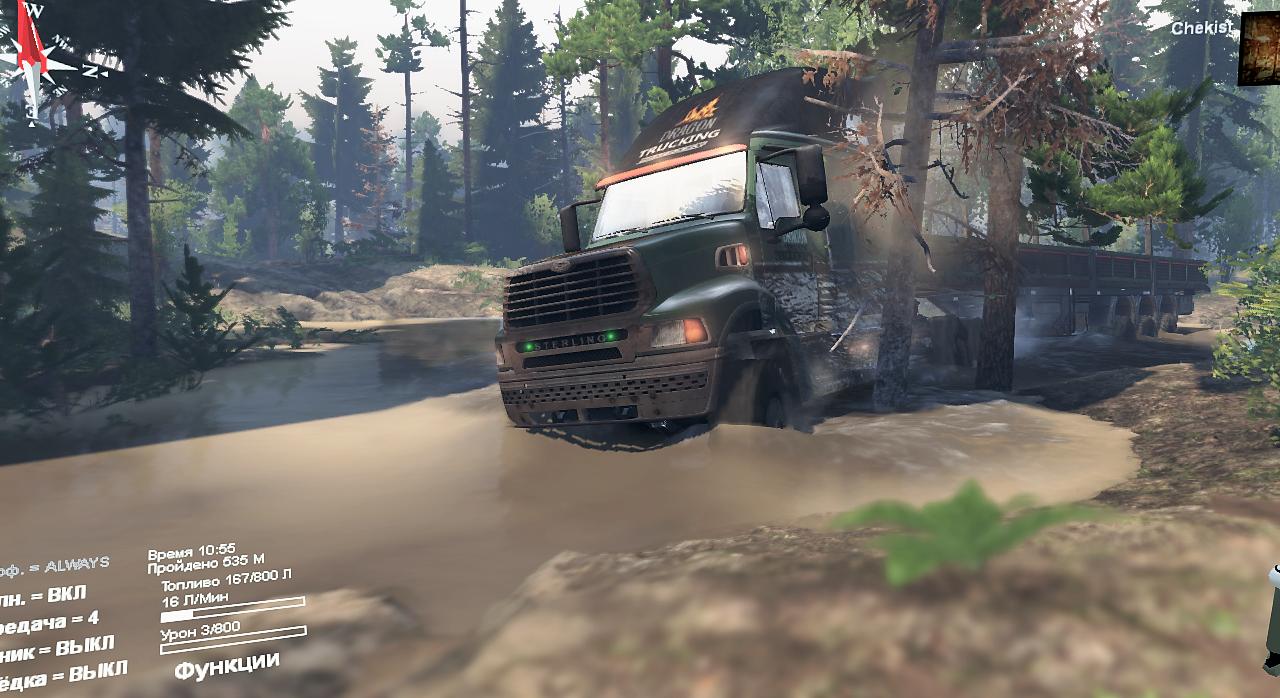Click the compass rose
Viewport: 1280px width, 698px height.
34,60
